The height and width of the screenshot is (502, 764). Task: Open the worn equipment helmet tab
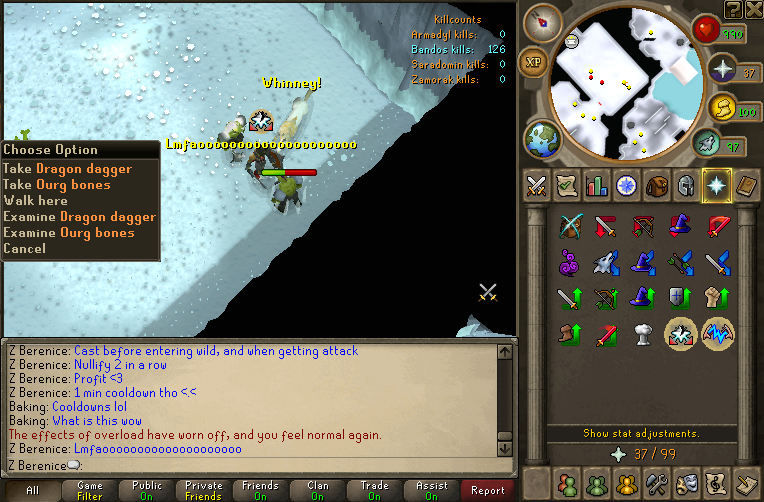[x=687, y=185]
